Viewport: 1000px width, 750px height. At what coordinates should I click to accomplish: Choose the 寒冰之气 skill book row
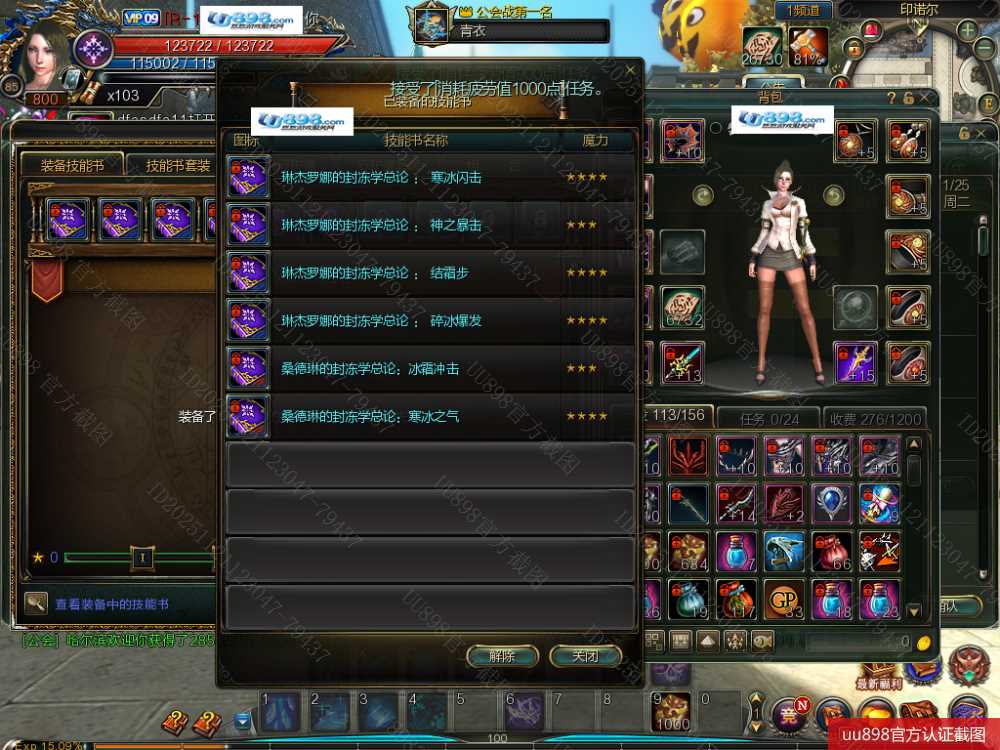(430, 416)
